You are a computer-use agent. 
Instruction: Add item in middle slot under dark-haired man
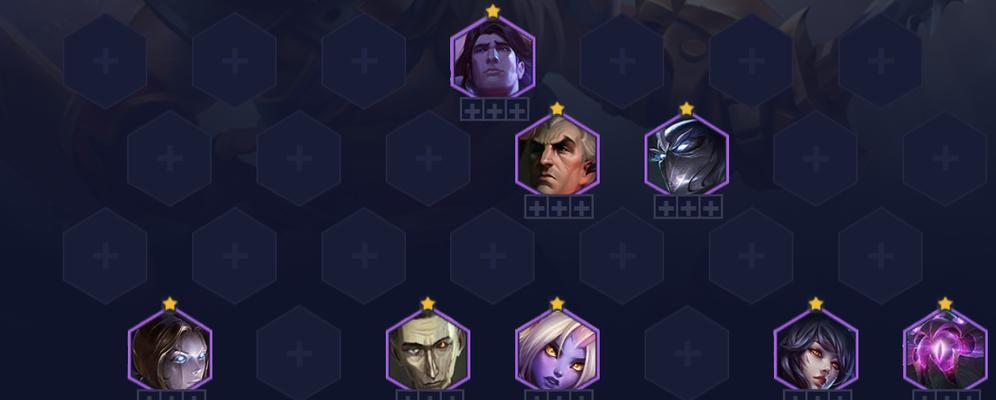pyautogui.click(x=493, y=110)
